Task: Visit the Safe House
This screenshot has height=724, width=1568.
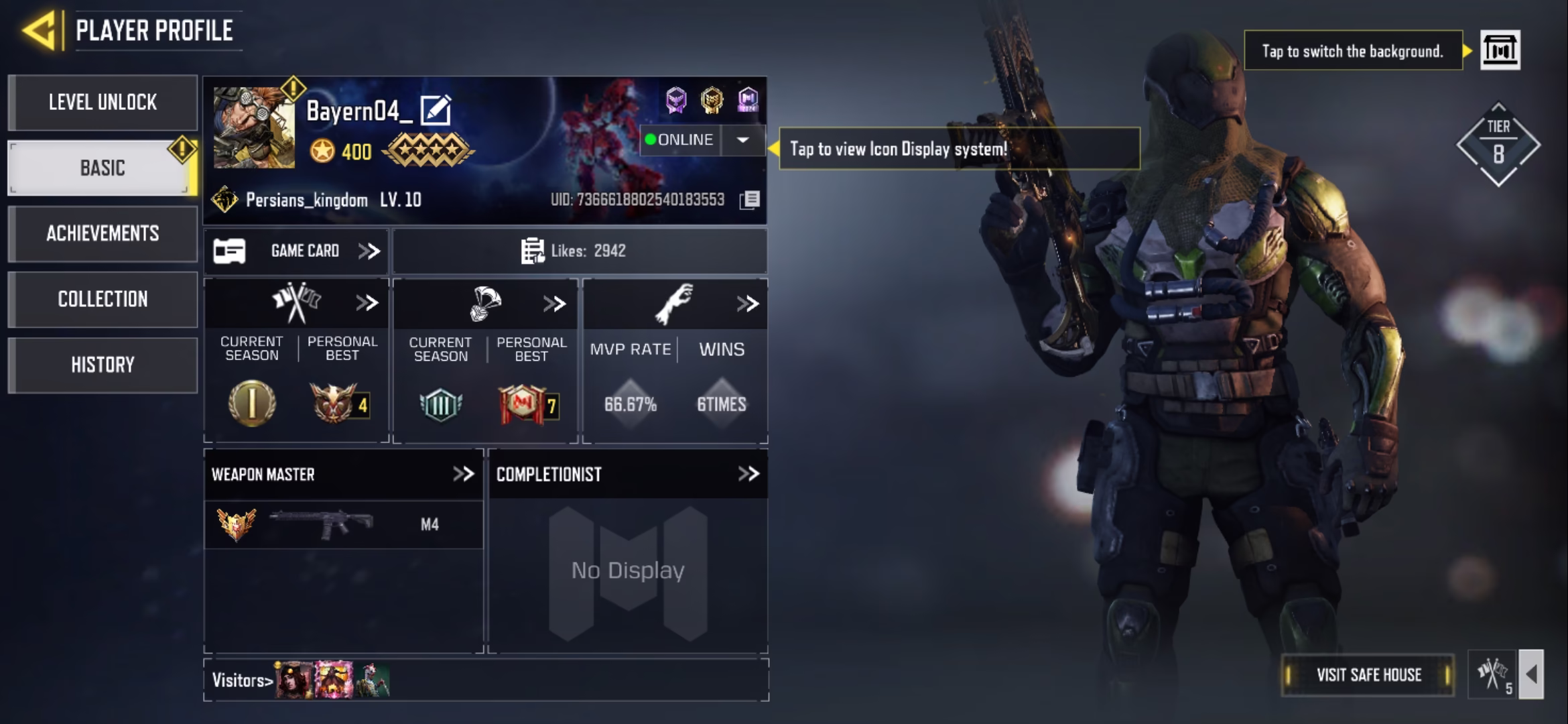Action: coord(1368,675)
